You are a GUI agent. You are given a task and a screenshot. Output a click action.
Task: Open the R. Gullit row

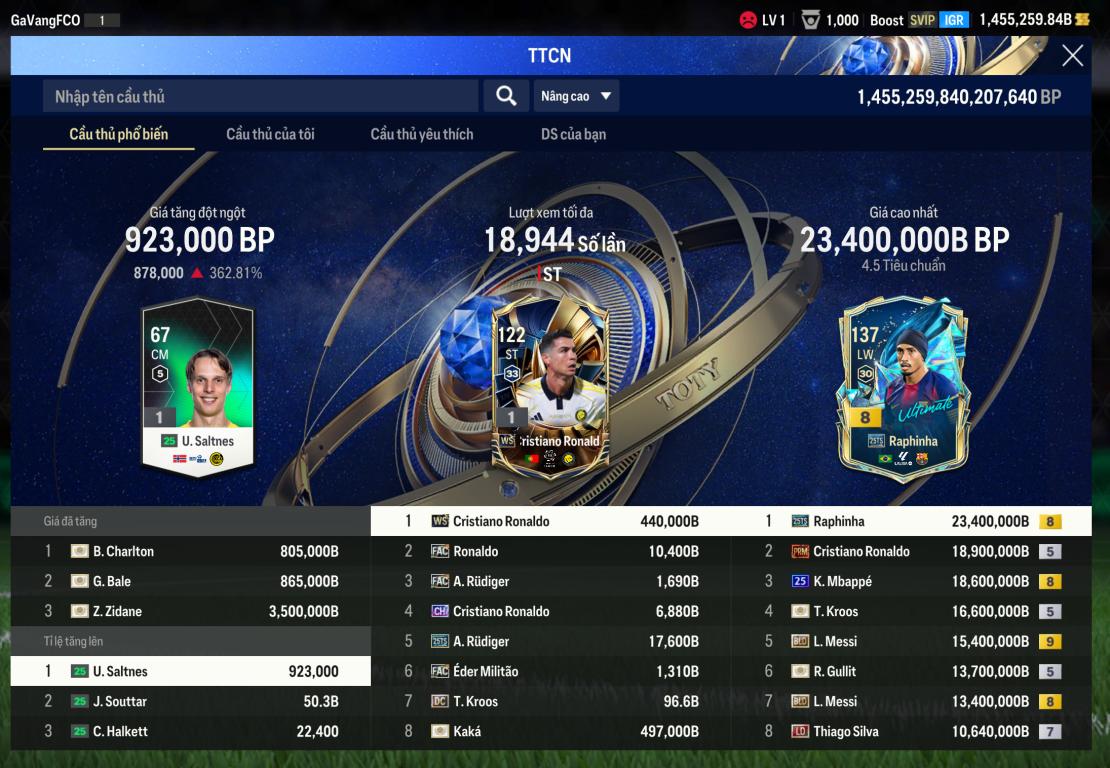click(910, 671)
